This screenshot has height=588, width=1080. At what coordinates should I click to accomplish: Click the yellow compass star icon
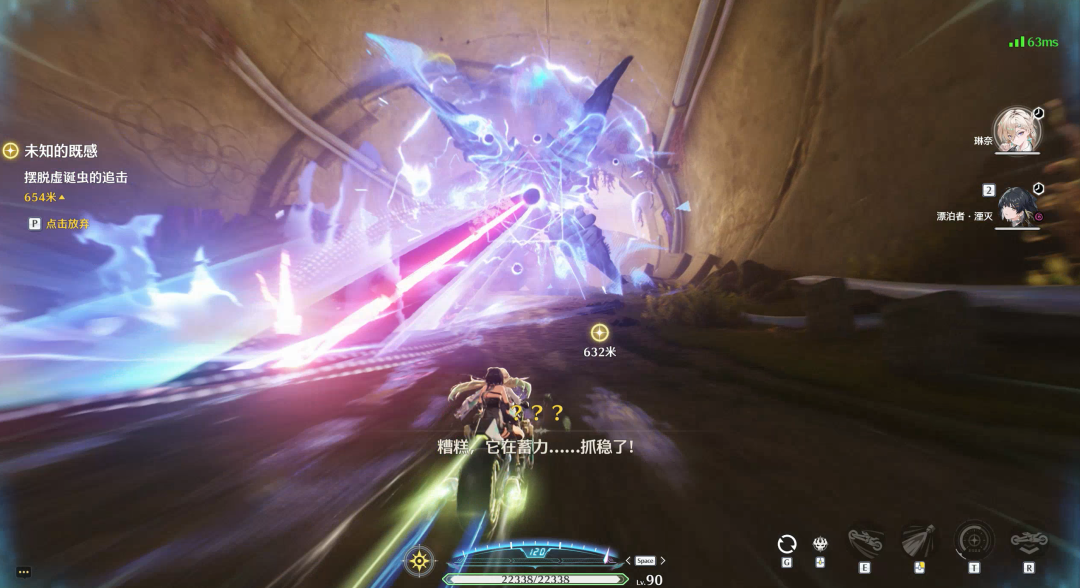click(419, 560)
